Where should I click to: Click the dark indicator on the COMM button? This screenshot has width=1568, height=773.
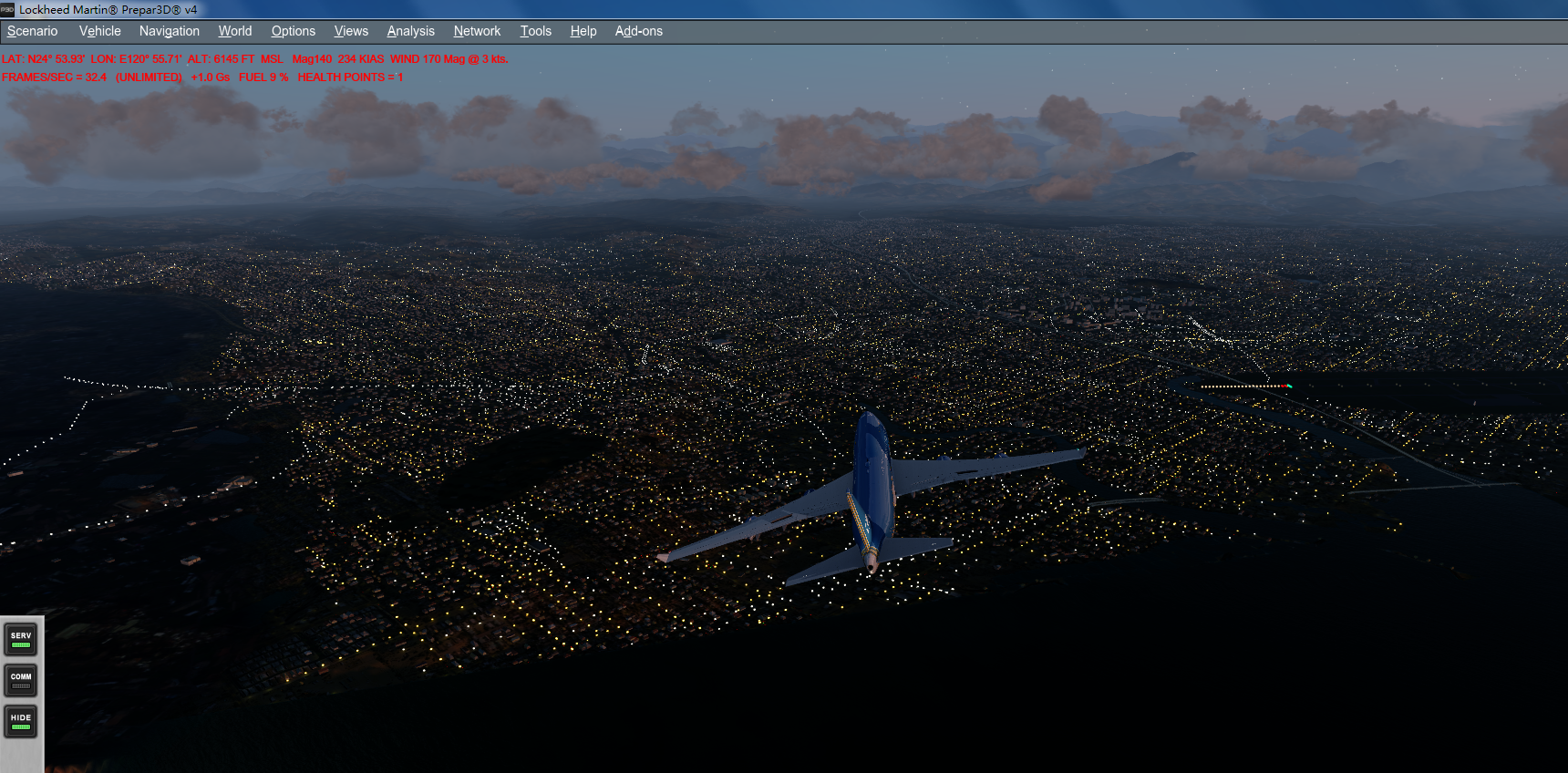20,687
